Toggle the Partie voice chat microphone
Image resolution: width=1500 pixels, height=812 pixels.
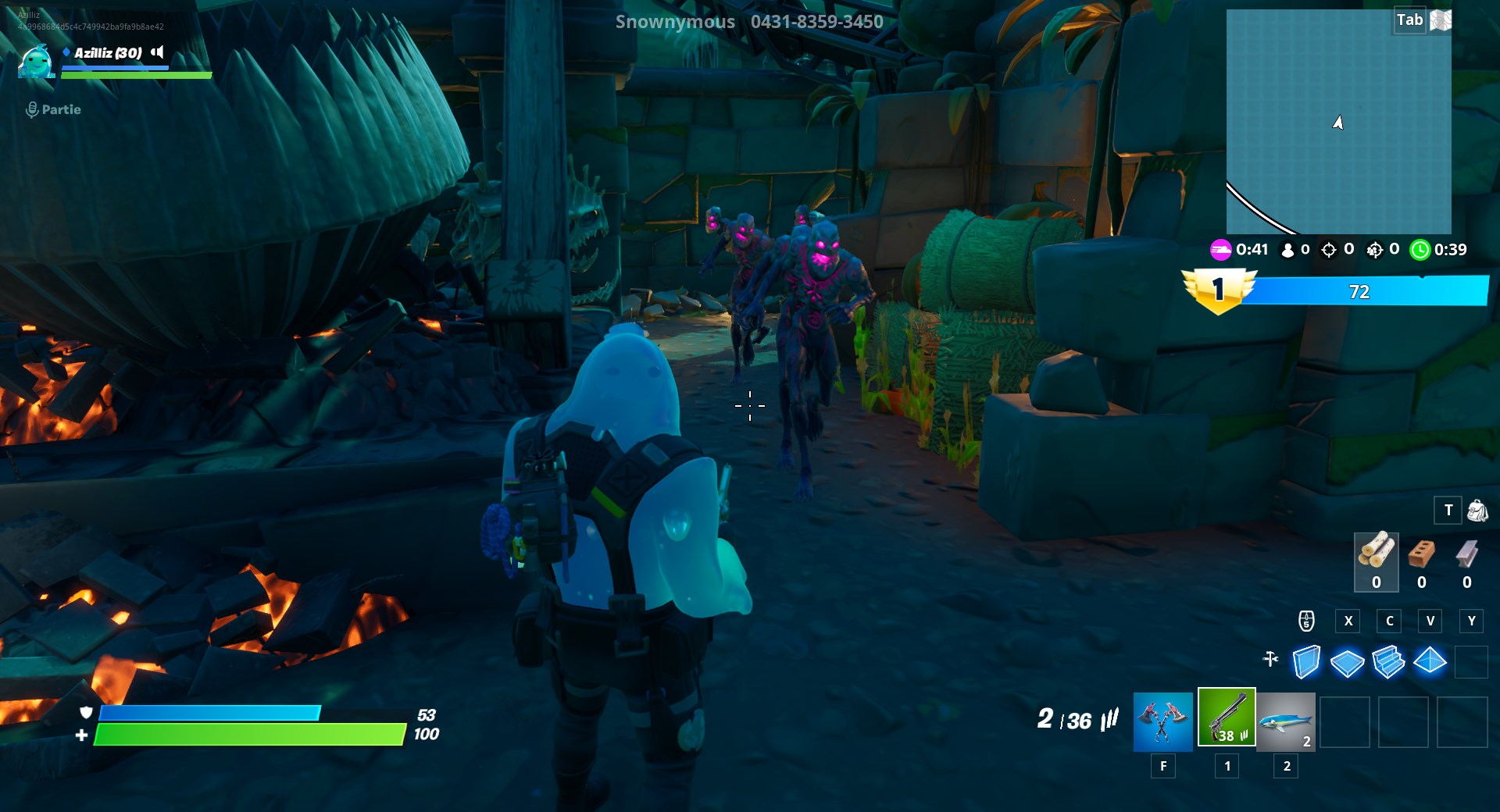pos(31,109)
